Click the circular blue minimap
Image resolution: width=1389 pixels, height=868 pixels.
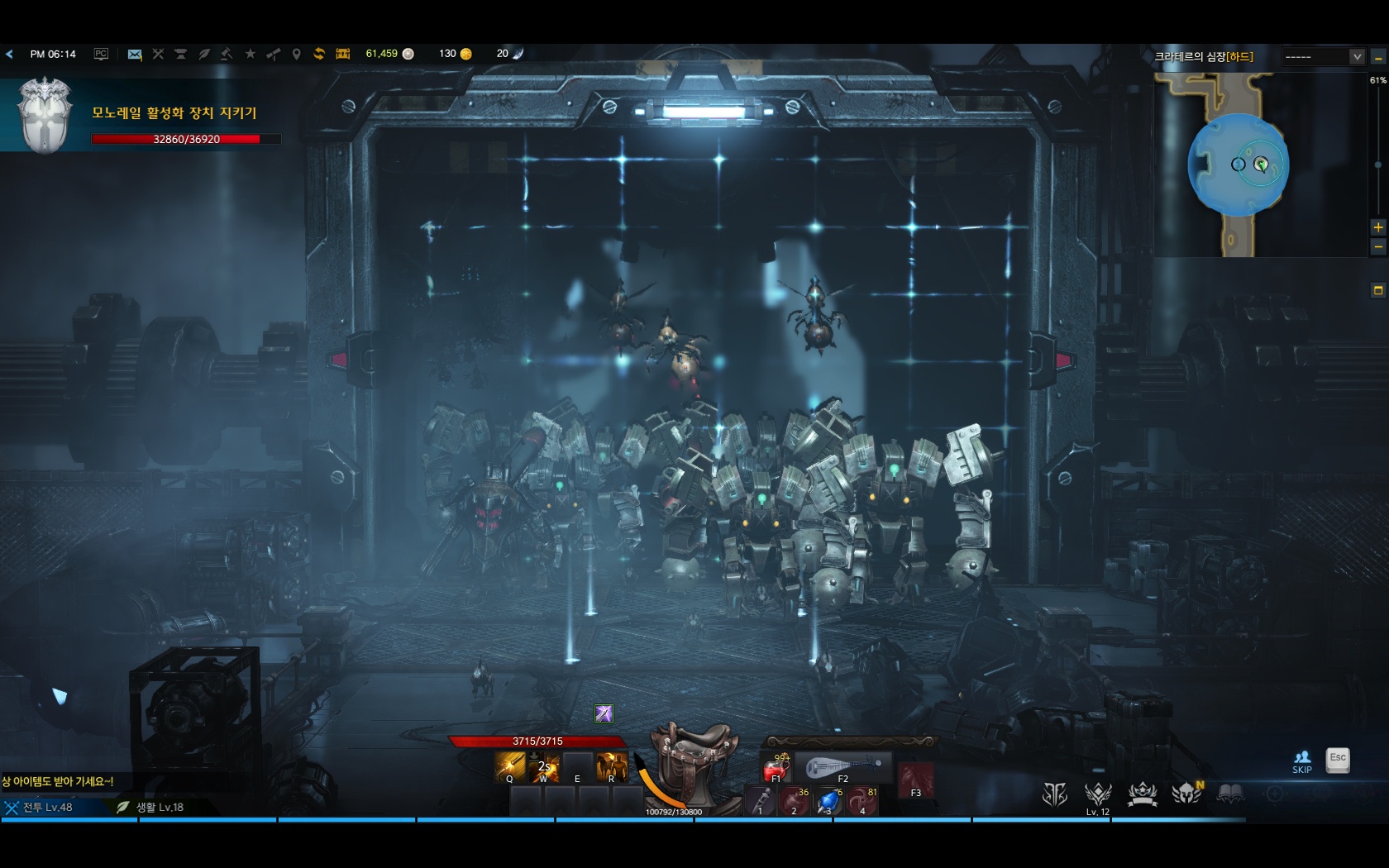click(x=1238, y=165)
